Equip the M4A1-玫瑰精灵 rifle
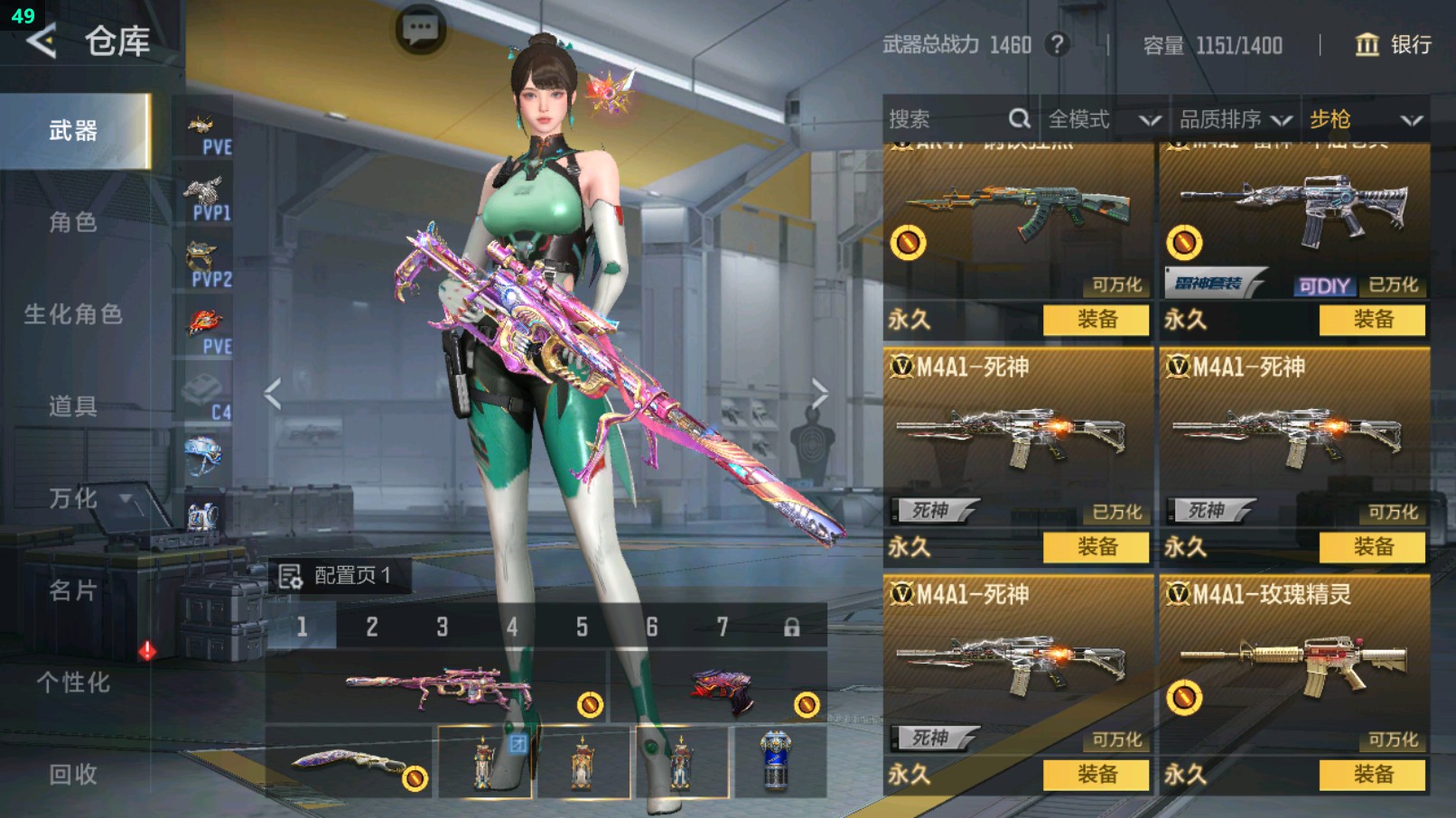Viewport: 1456px width, 818px height. pyautogui.click(x=1371, y=774)
